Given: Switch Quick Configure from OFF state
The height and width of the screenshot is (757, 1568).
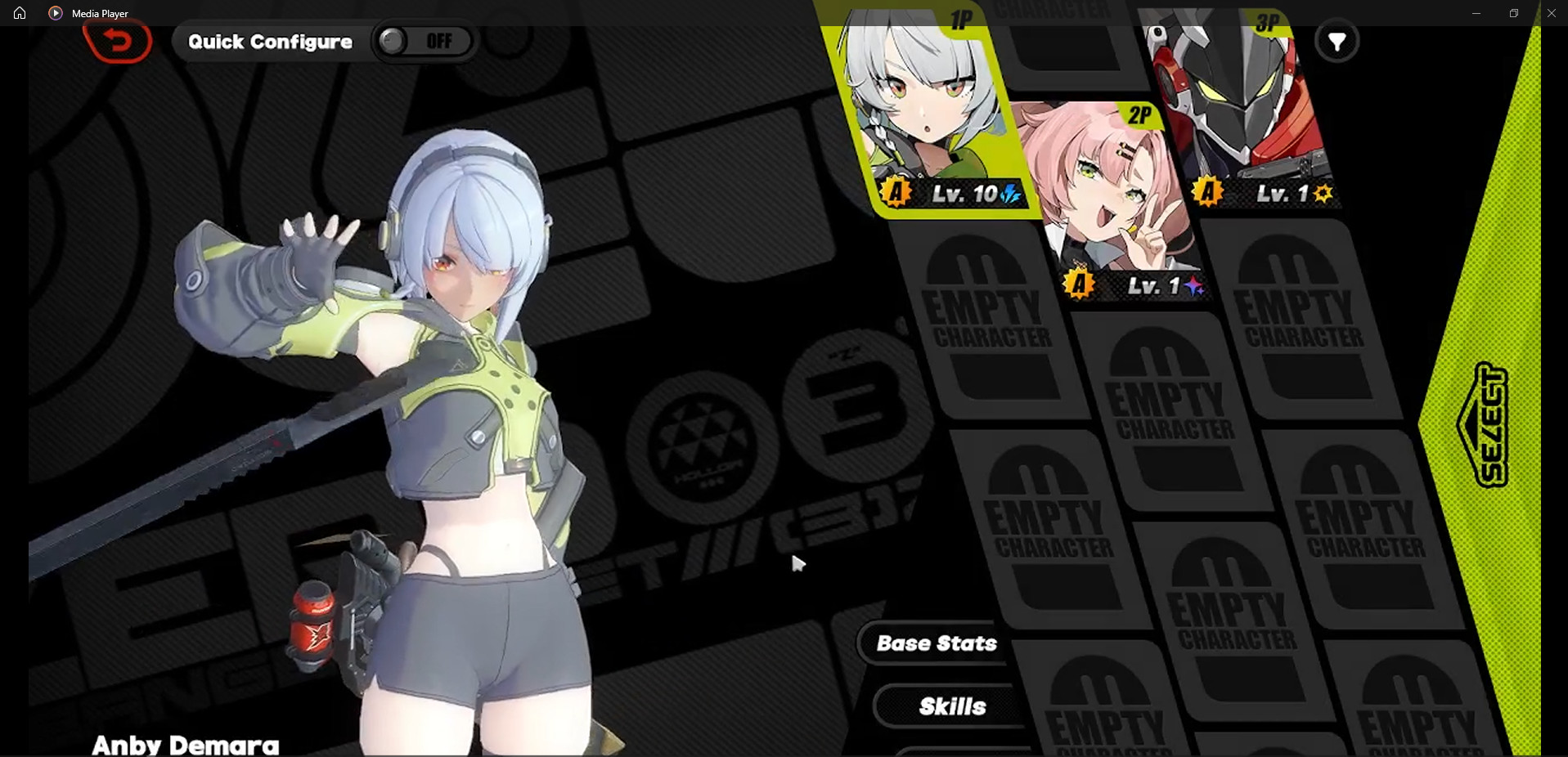Looking at the screenshot, I should (422, 42).
